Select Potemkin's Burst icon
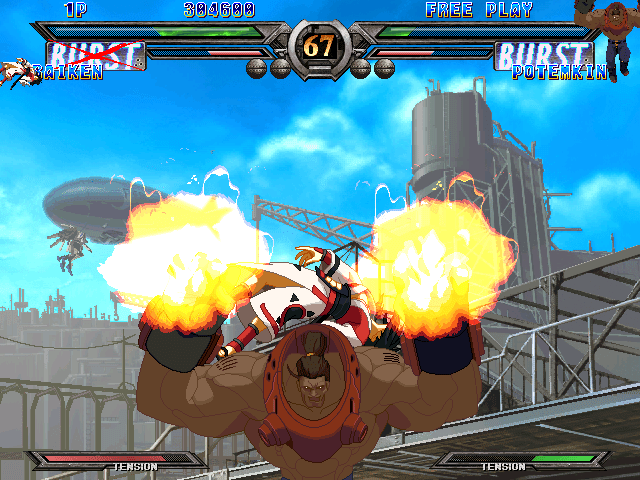 tap(544, 54)
